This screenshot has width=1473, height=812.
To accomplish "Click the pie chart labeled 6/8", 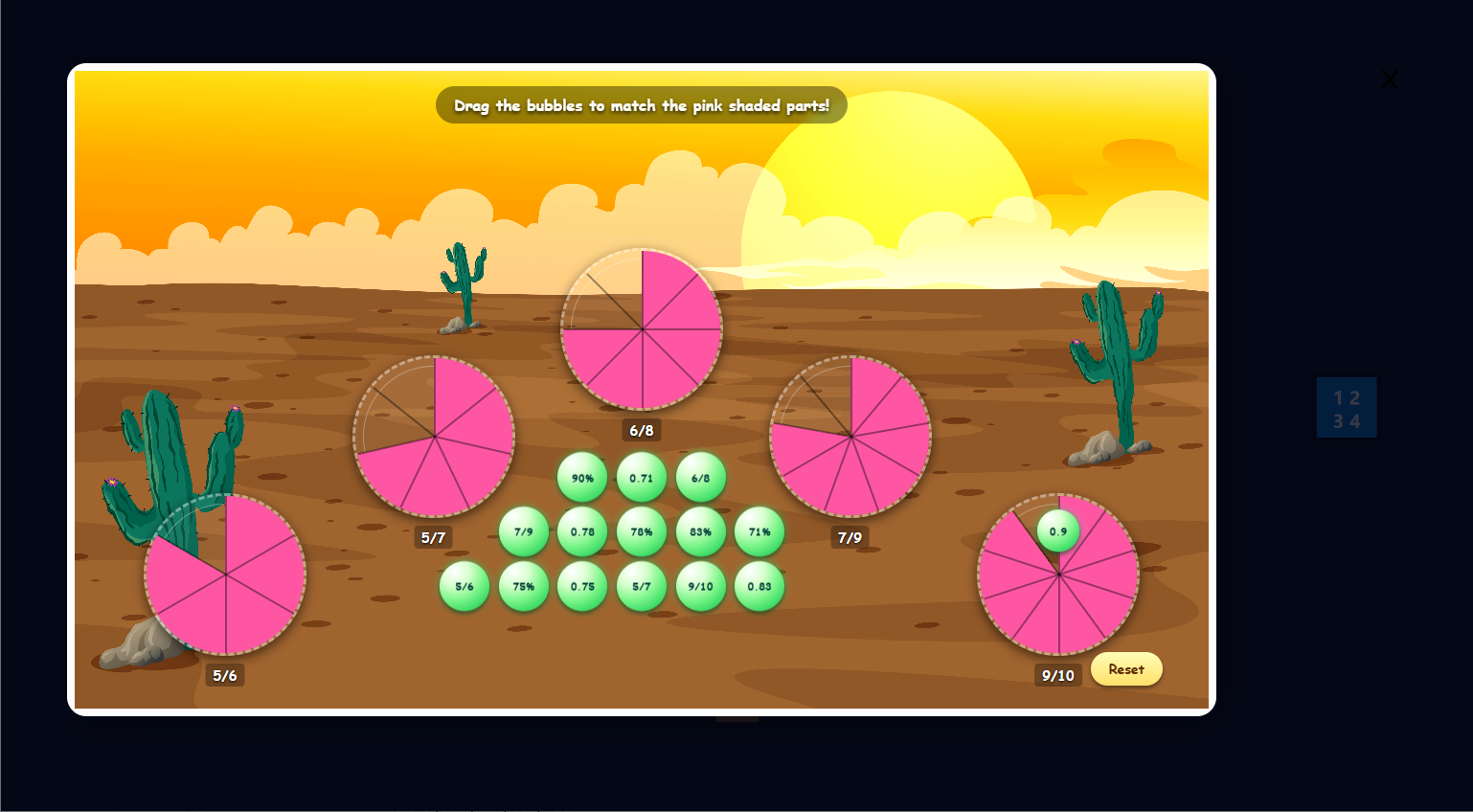I will click(642, 330).
